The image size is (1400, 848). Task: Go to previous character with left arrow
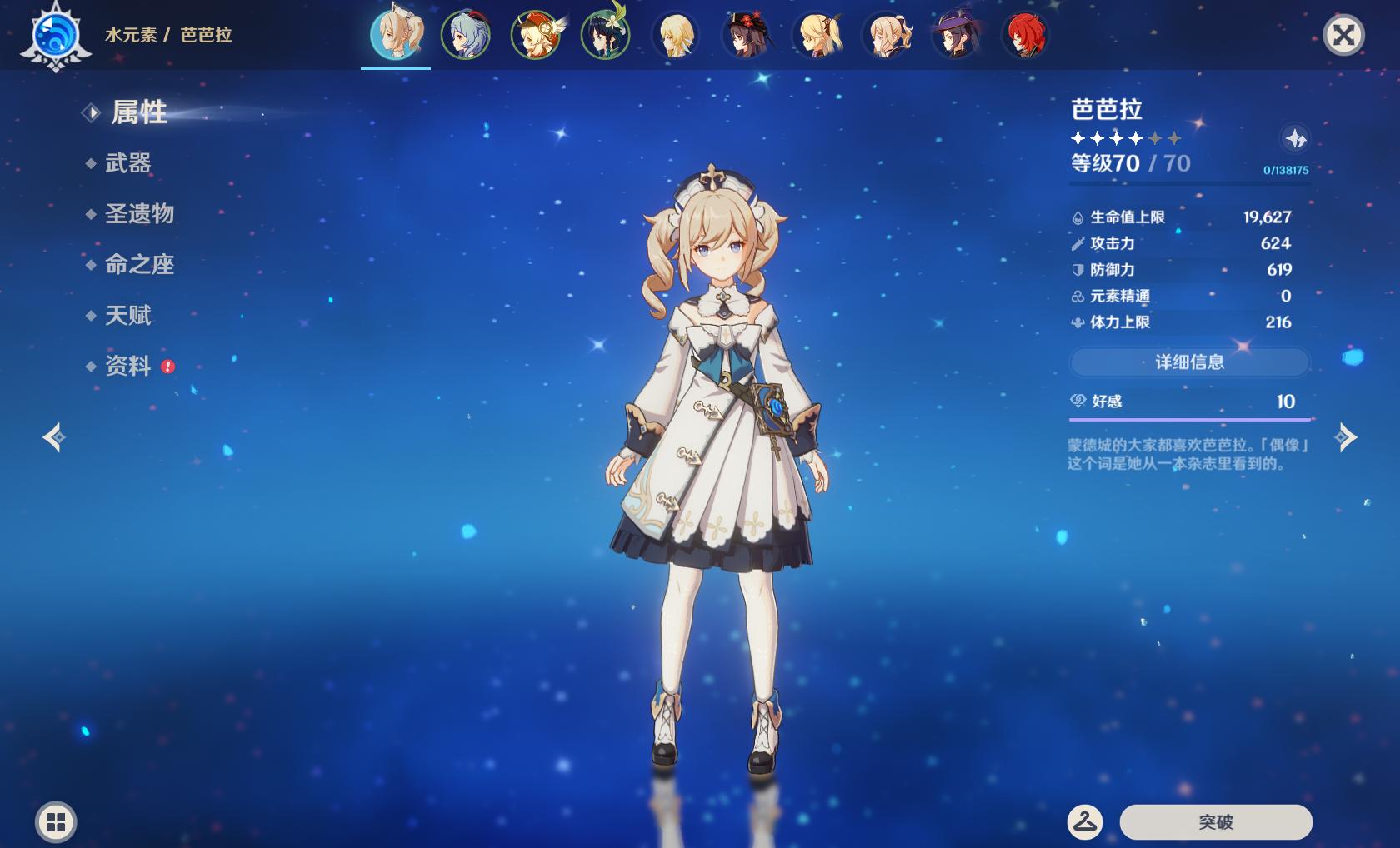pos(55,436)
